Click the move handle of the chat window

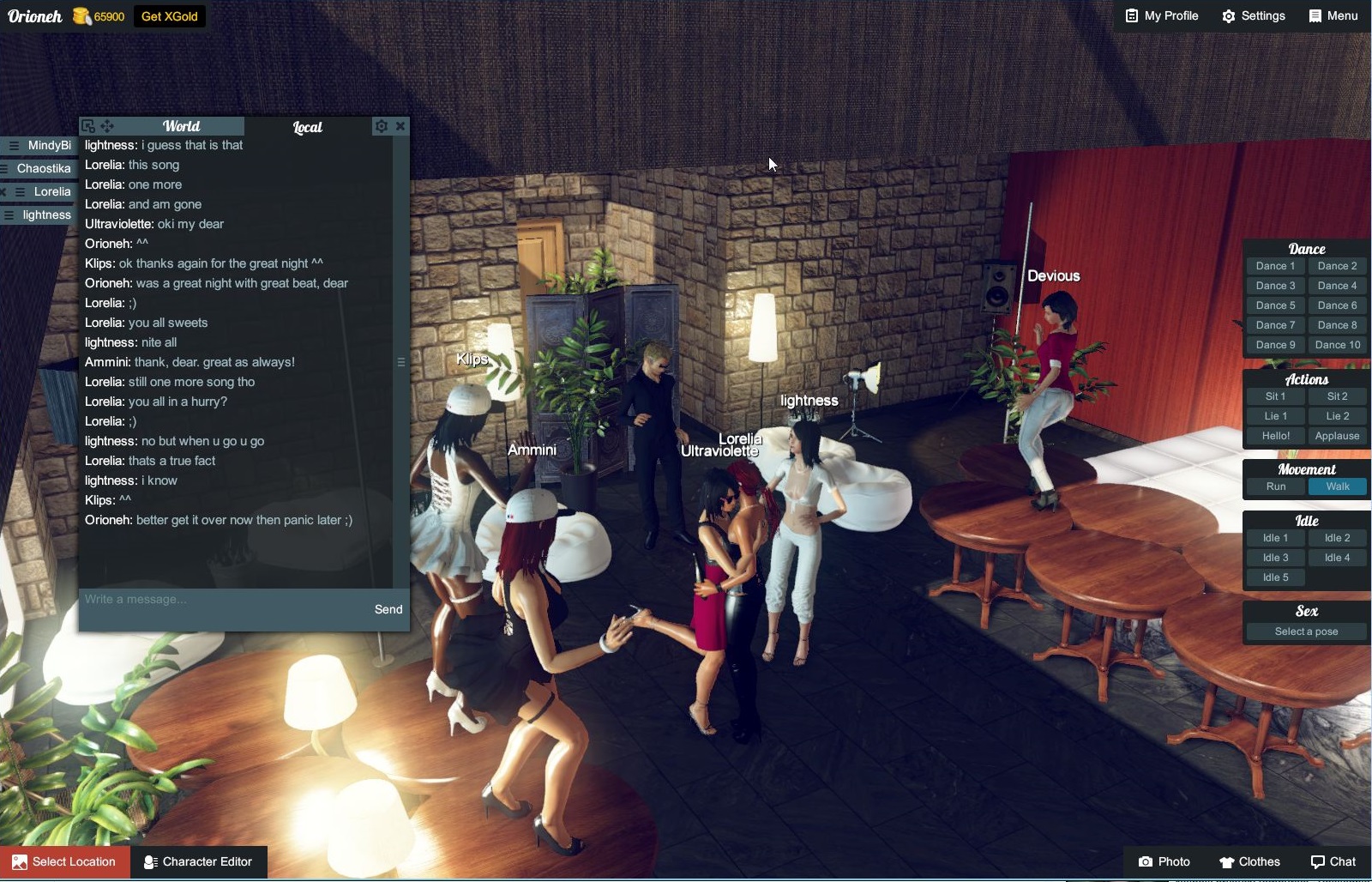click(x=107, y=125)
